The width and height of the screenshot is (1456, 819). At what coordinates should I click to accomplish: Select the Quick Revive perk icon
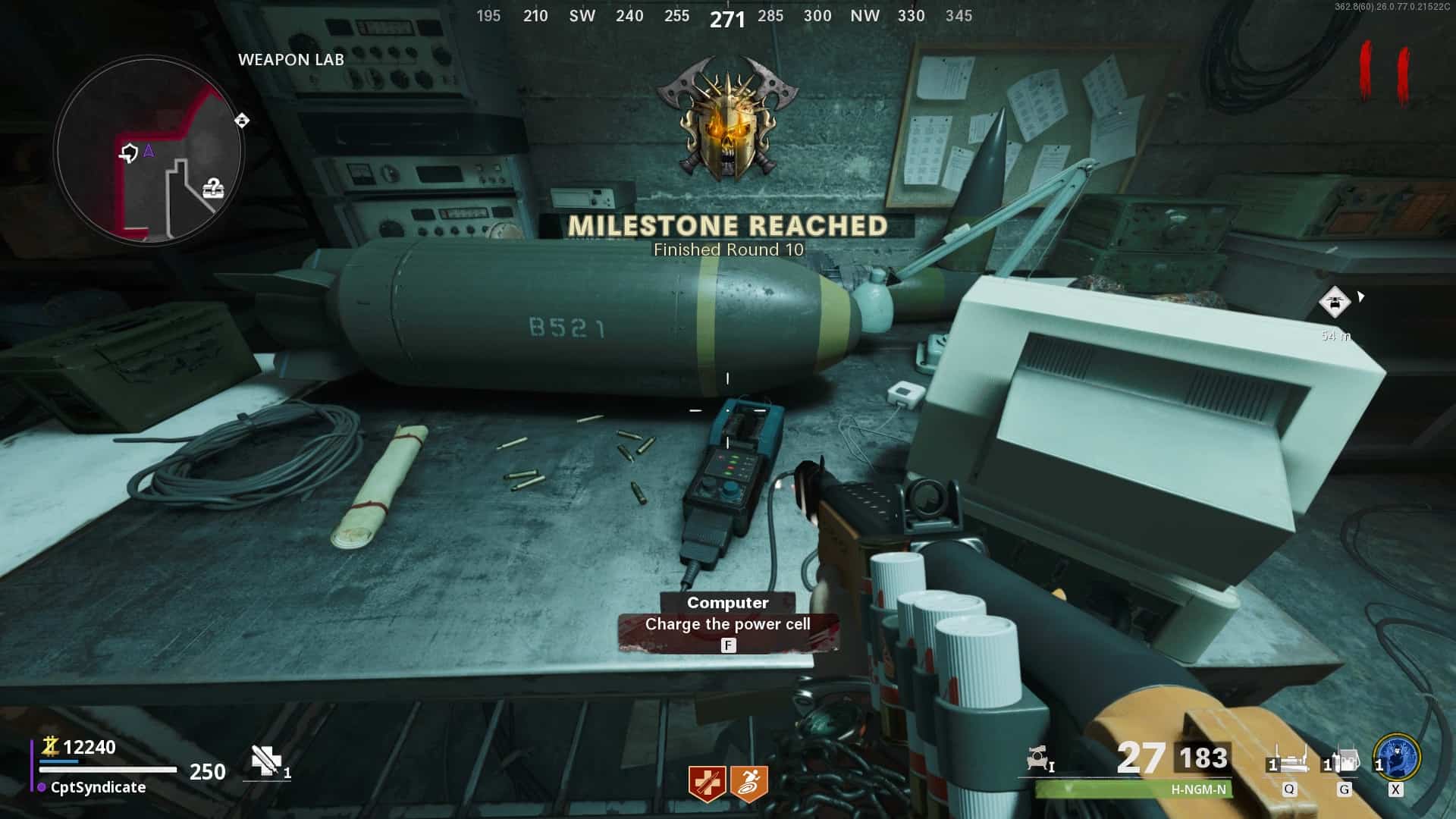tap(707, 783)
